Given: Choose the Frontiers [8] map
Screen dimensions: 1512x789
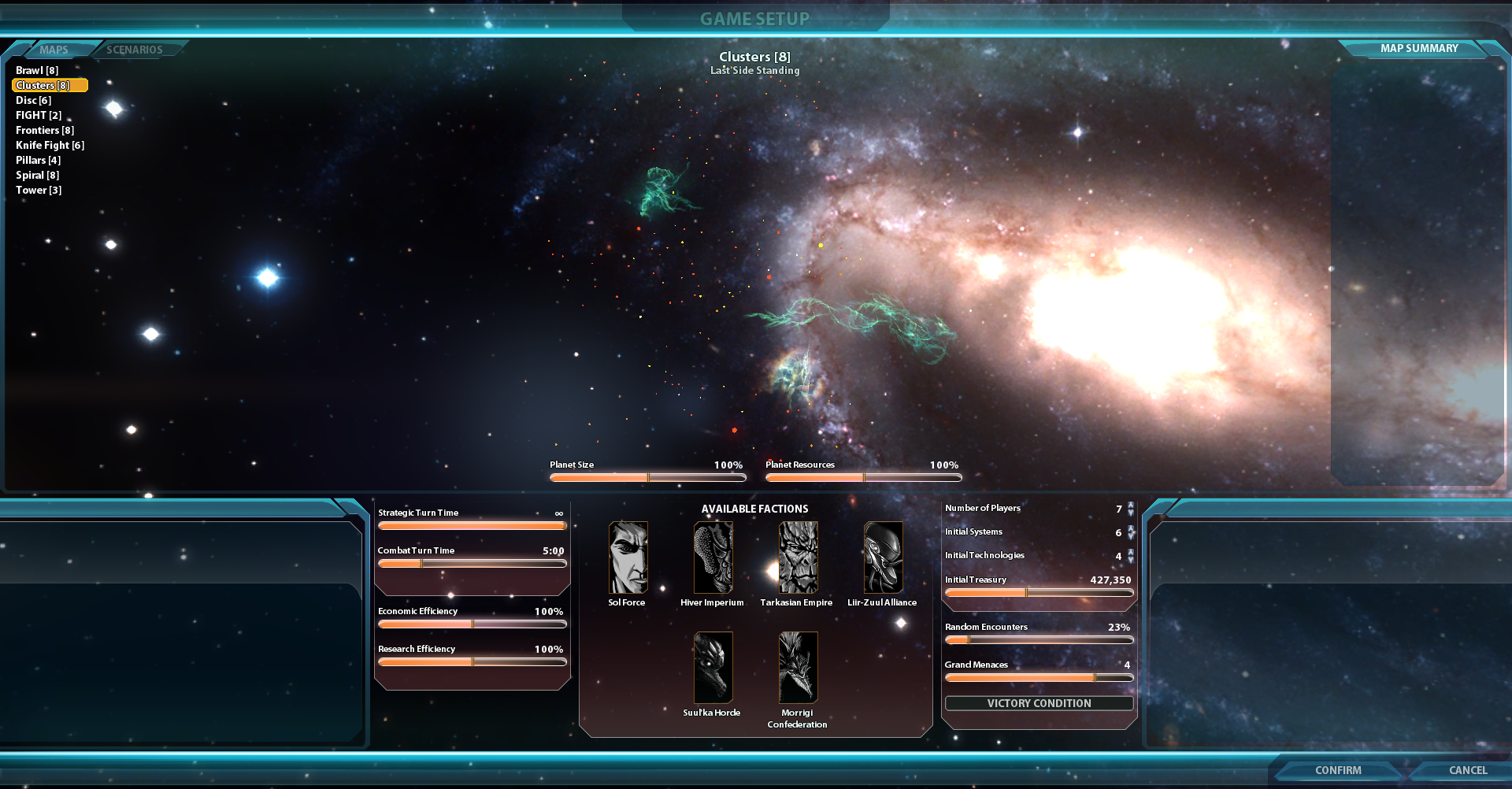Looking at the screenshot, I should point(45,130).
